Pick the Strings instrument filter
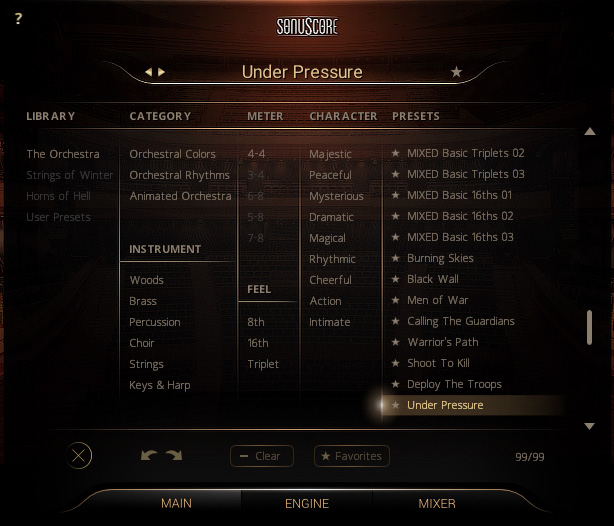This screenshot has height=526, width=614. [146, 364]
